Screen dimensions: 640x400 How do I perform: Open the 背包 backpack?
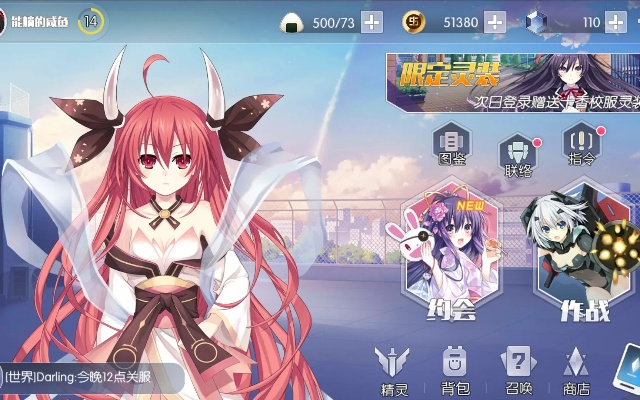[x=455, y=370]
